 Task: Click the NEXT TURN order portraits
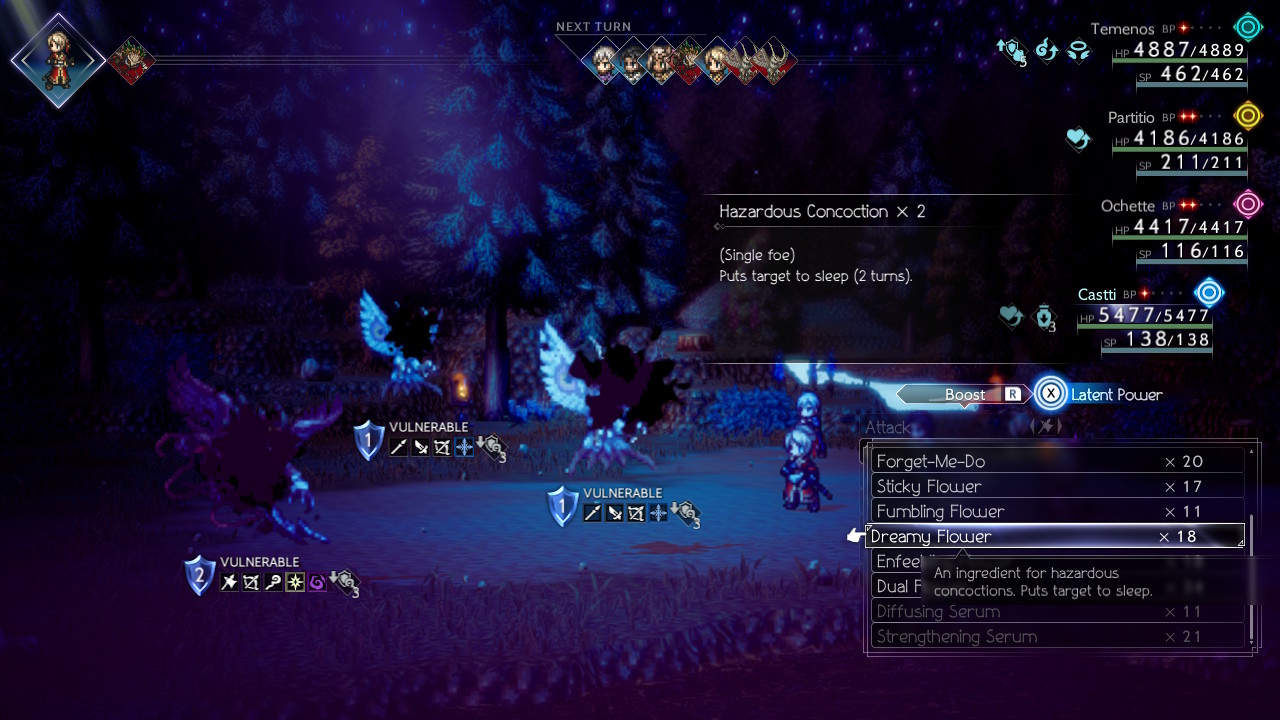[x=690, y=62]
